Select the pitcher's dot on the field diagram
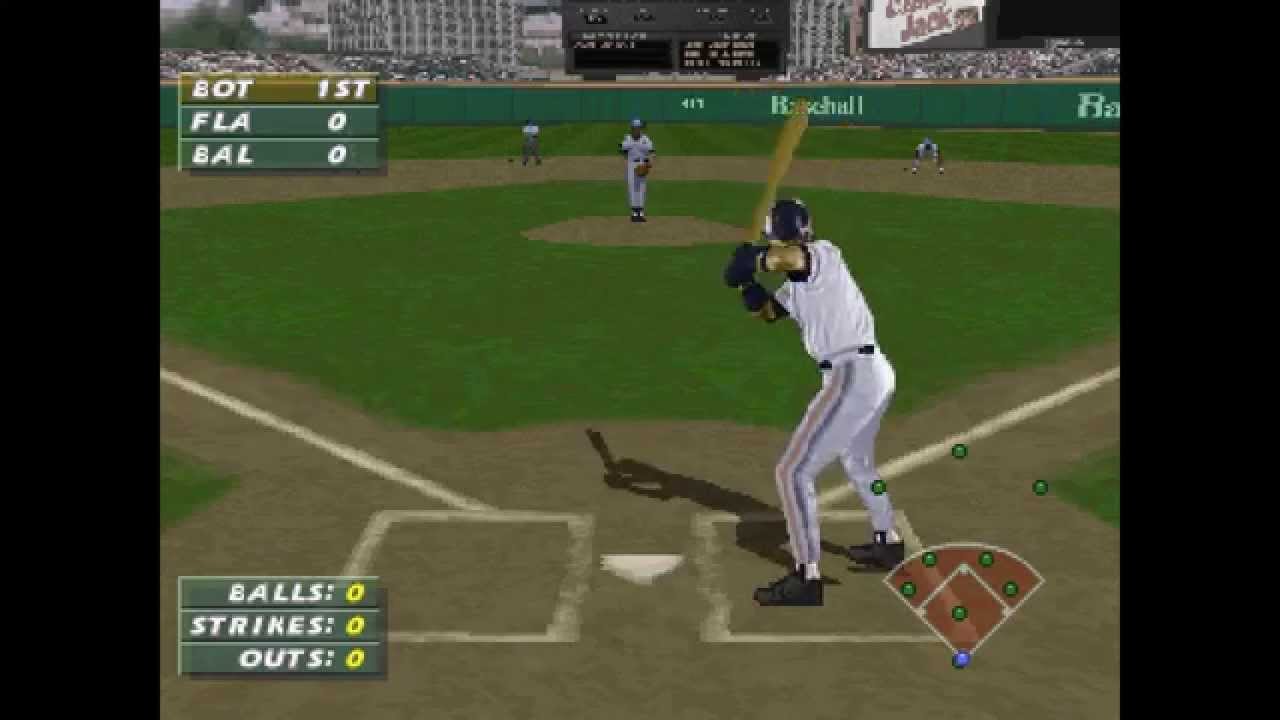Image resolution: width=1280 pixels, height=720 pixels. (958, 611)
